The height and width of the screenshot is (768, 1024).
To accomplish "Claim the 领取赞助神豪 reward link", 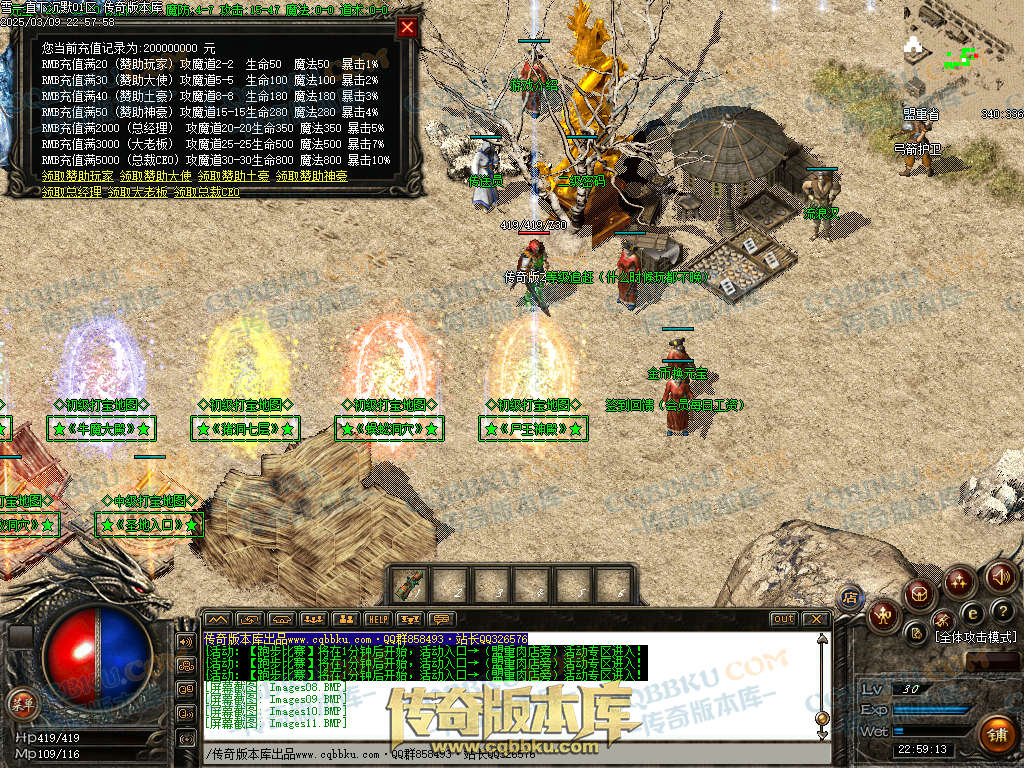I will [x=311, y=176].
